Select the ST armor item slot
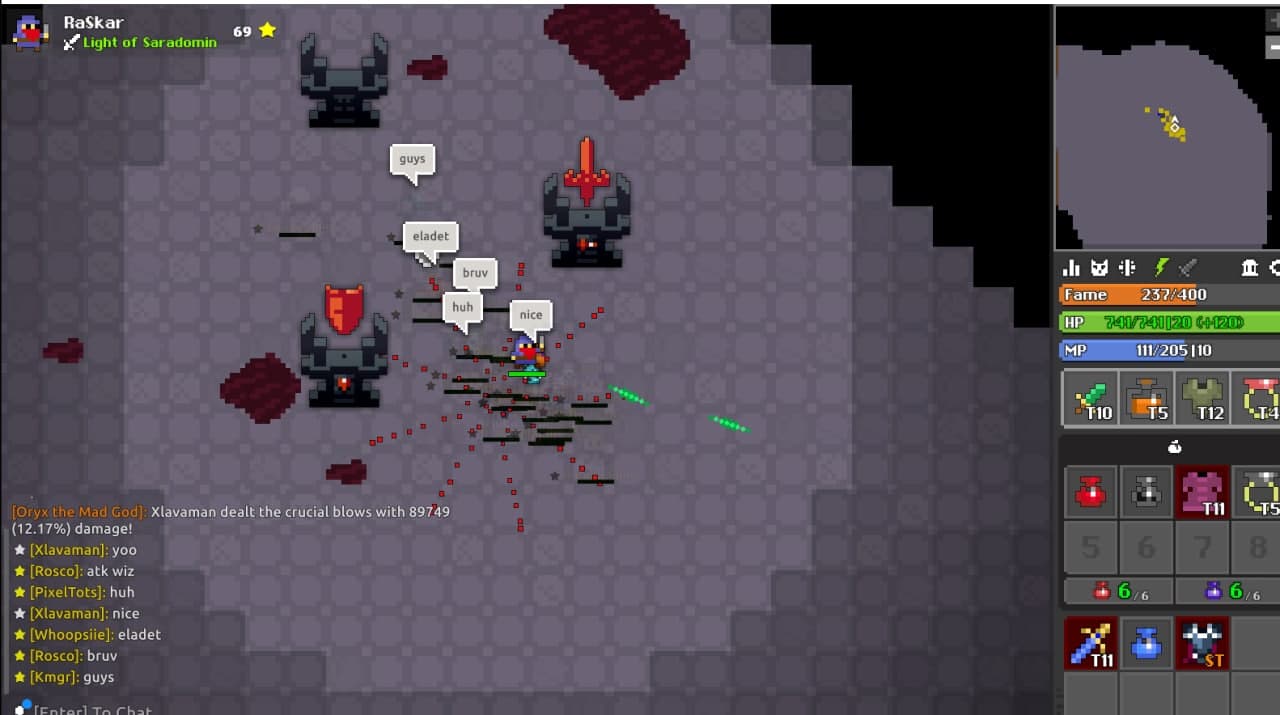 point(1203,643)
